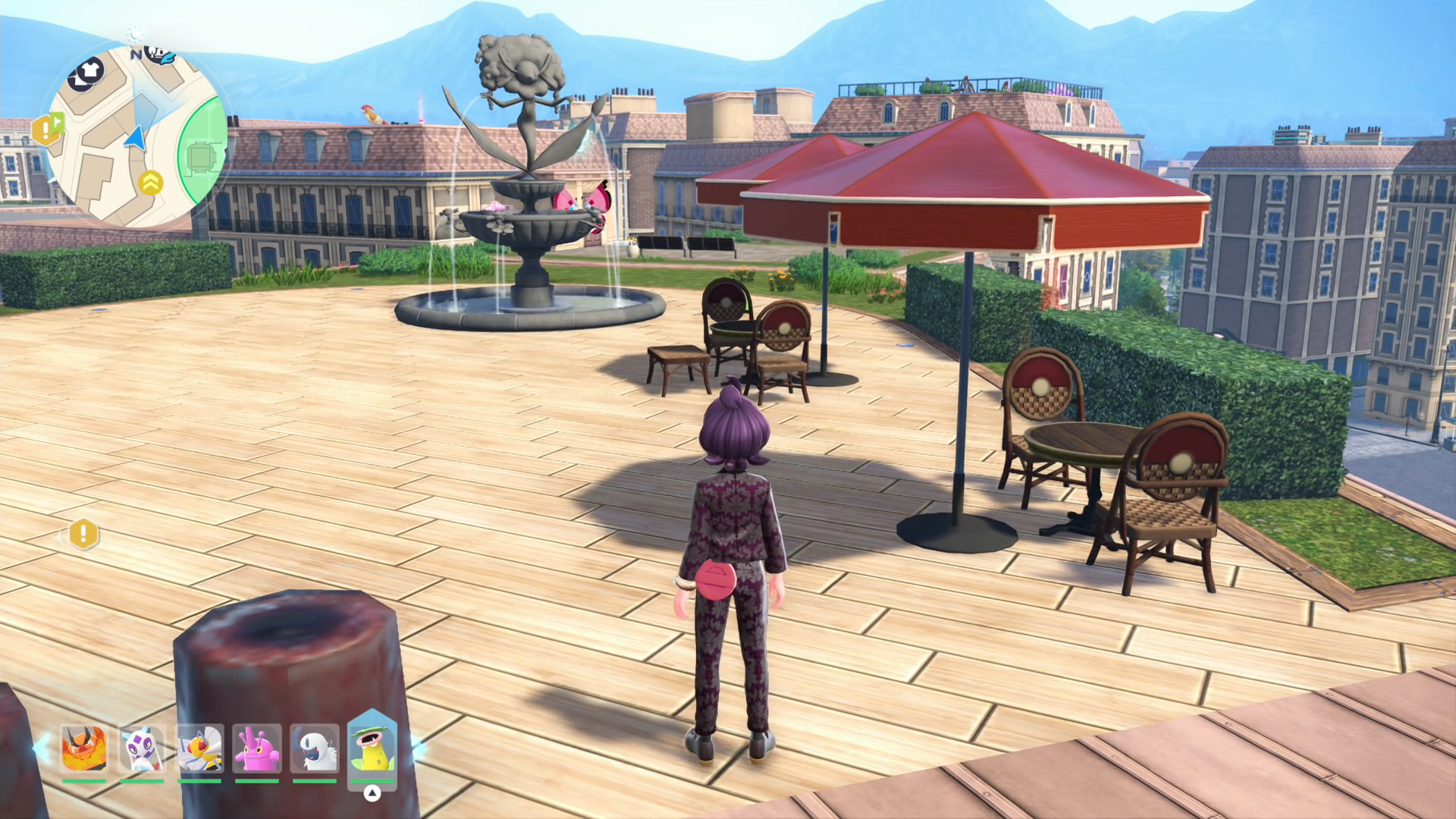Select Emboar in the party bar

(x=83, y=748)
